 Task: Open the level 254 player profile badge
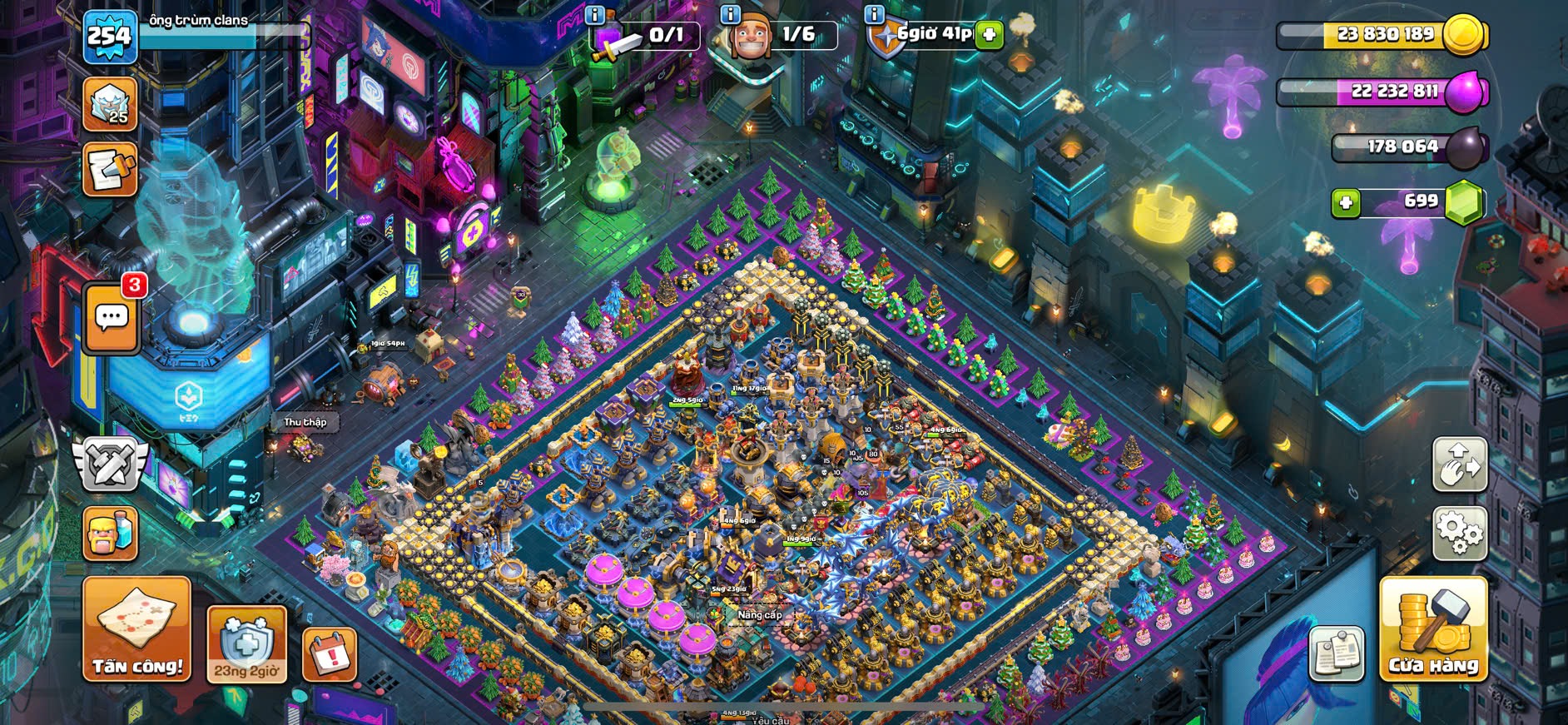110,37
